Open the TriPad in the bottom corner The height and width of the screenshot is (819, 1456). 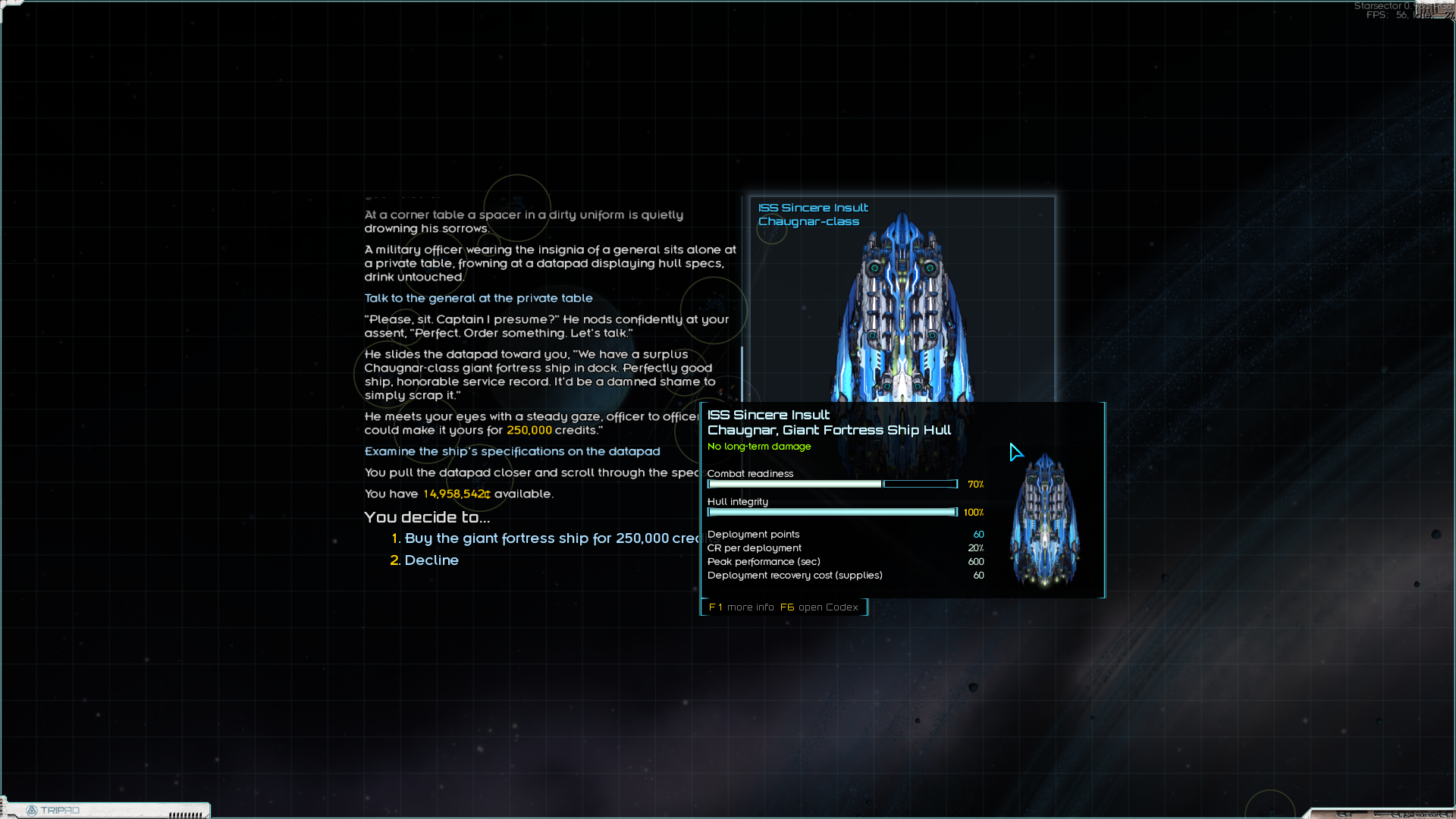click(x=53, y=810)
